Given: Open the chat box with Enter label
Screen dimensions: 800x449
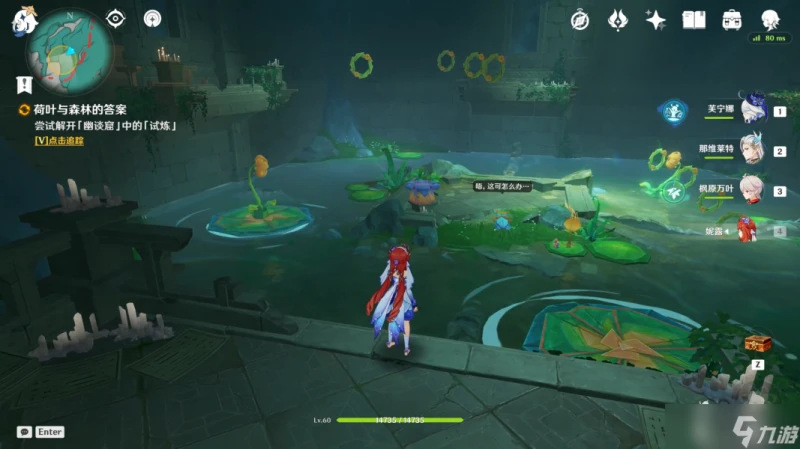Looking at the screenshot, I should [40, 432].
